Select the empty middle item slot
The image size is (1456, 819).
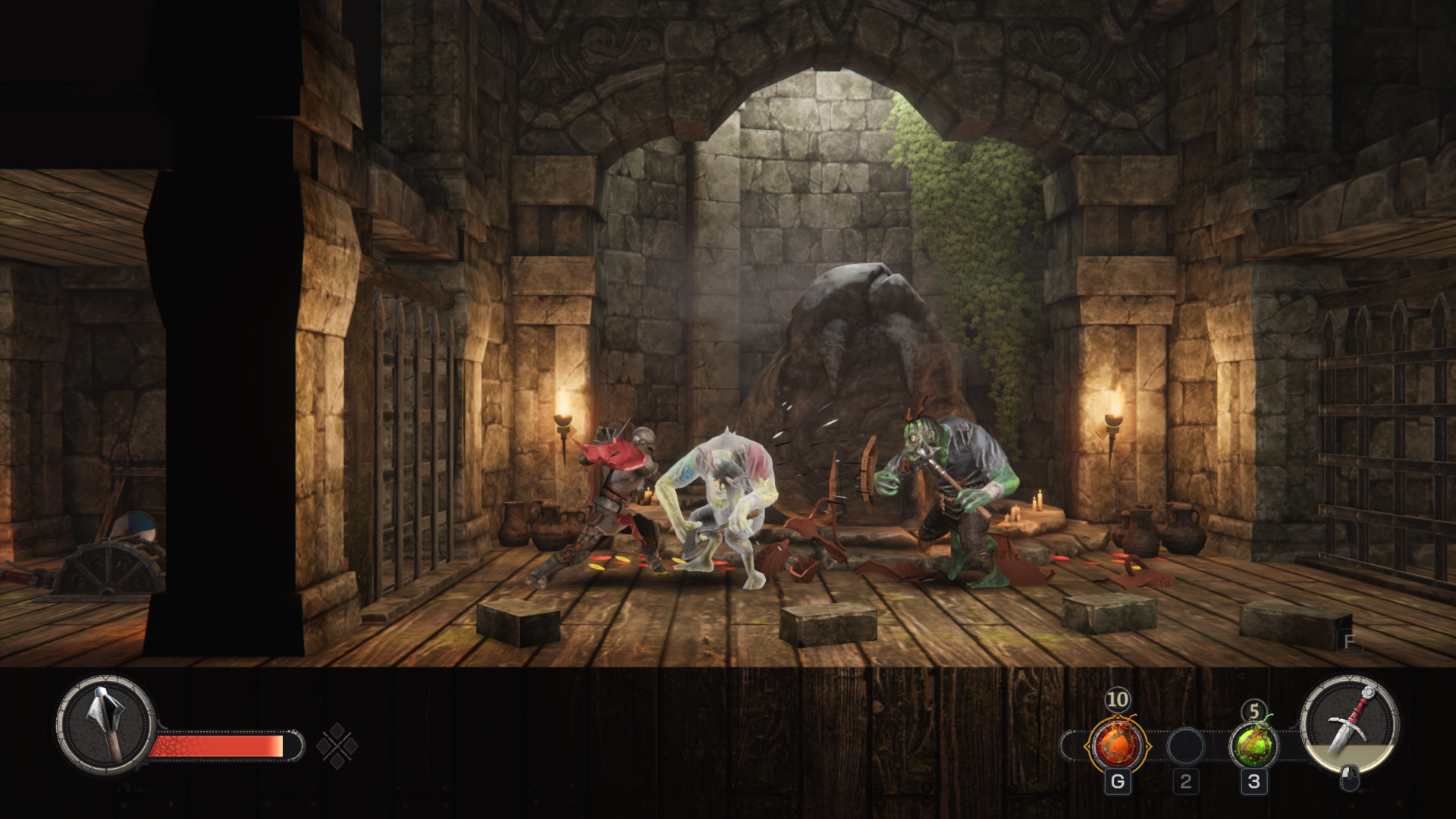coord(1185,746)
